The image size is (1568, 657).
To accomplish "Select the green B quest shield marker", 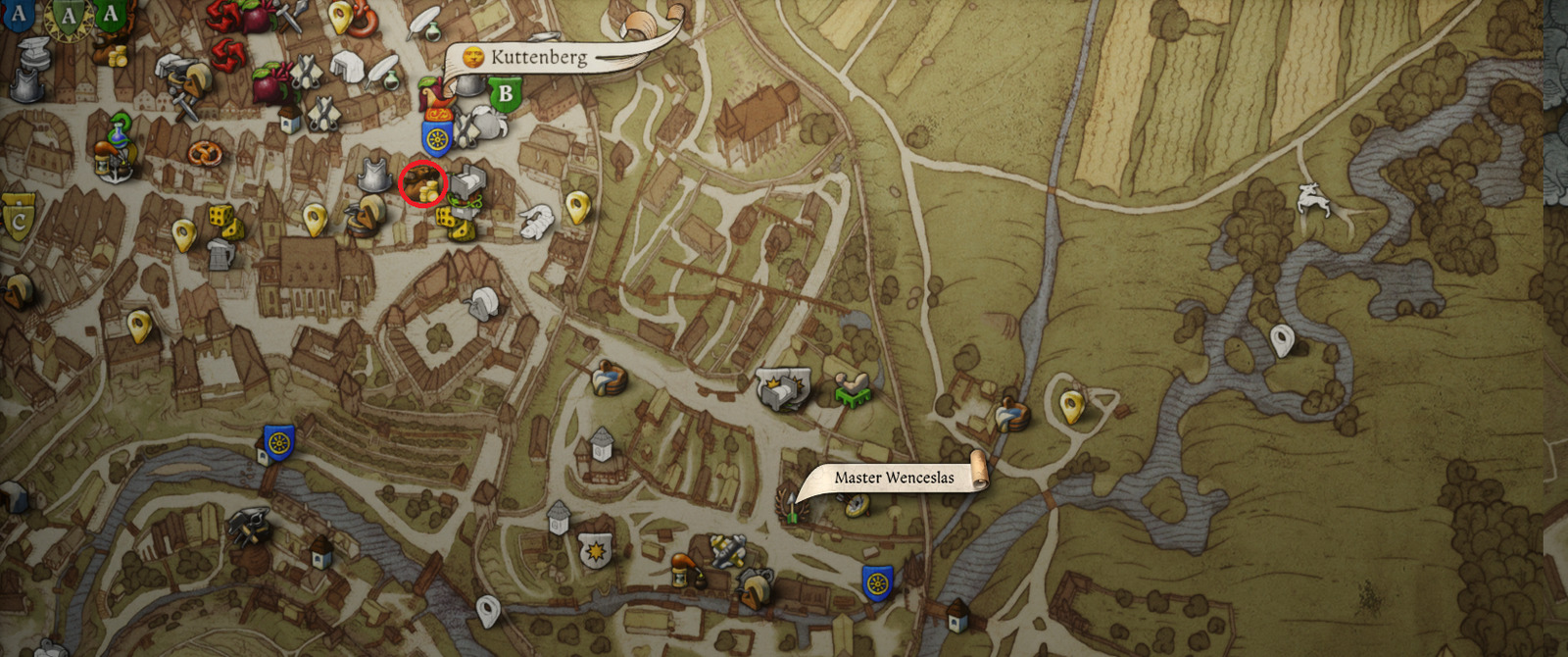I will (x=506, y=95).
